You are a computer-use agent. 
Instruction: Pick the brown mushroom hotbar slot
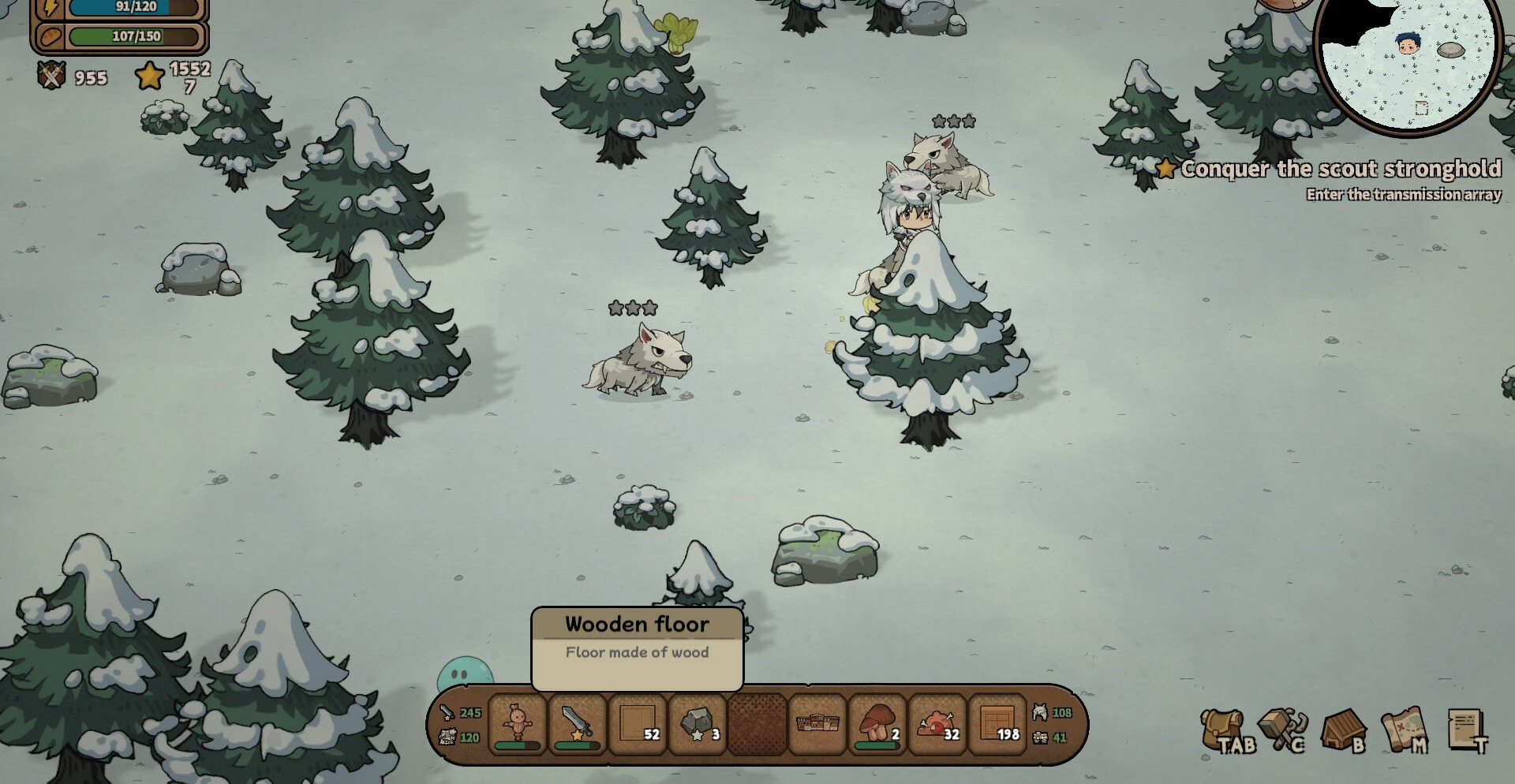coord(877,724)
